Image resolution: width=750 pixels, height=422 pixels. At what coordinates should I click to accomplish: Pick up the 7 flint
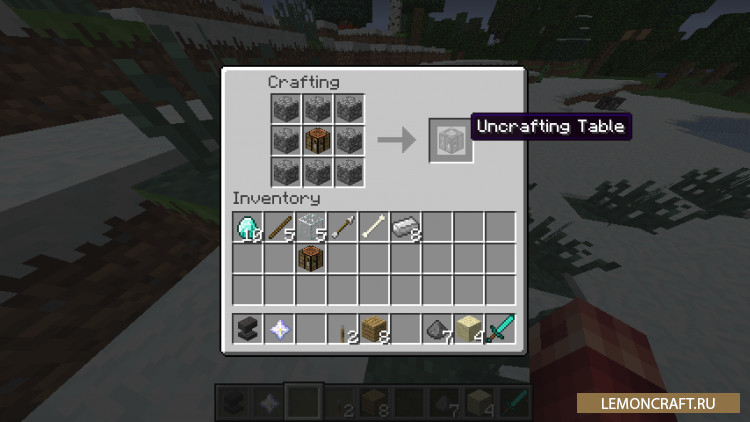coord(436,328)
